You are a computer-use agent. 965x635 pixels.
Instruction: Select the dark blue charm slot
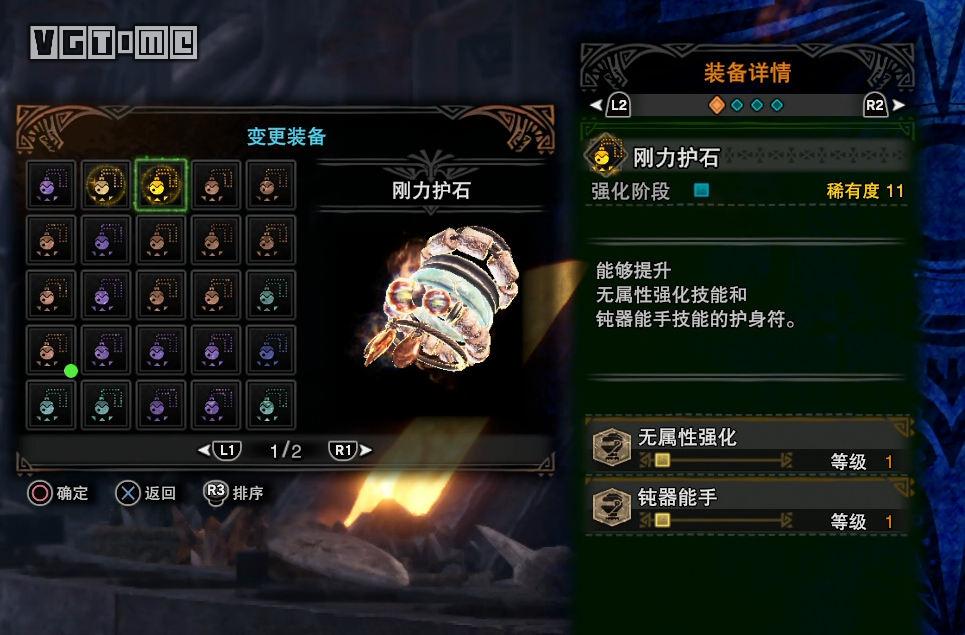[271, 350]
